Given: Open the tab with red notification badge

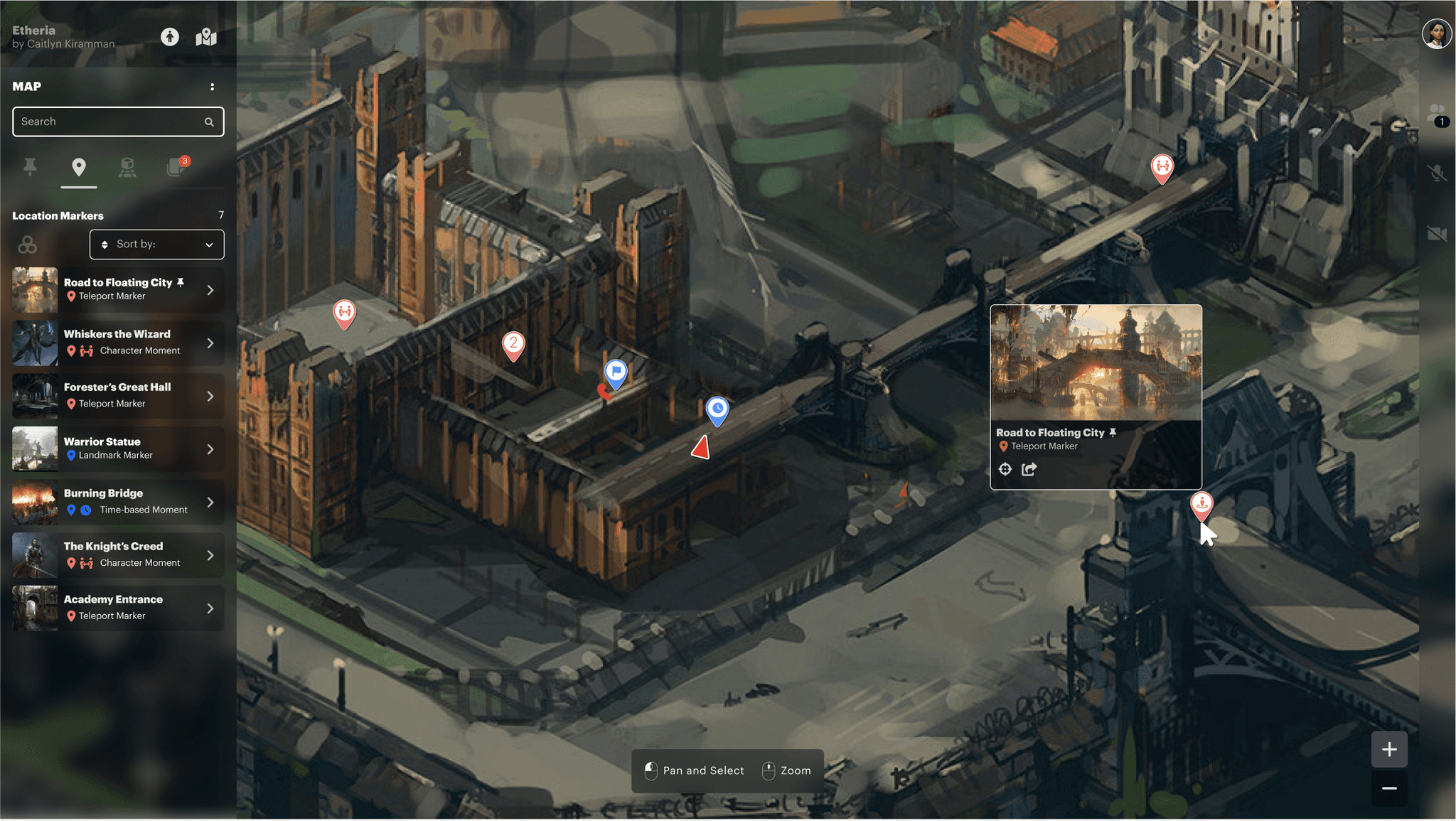Looking at the screenshot, I should 176,167.
